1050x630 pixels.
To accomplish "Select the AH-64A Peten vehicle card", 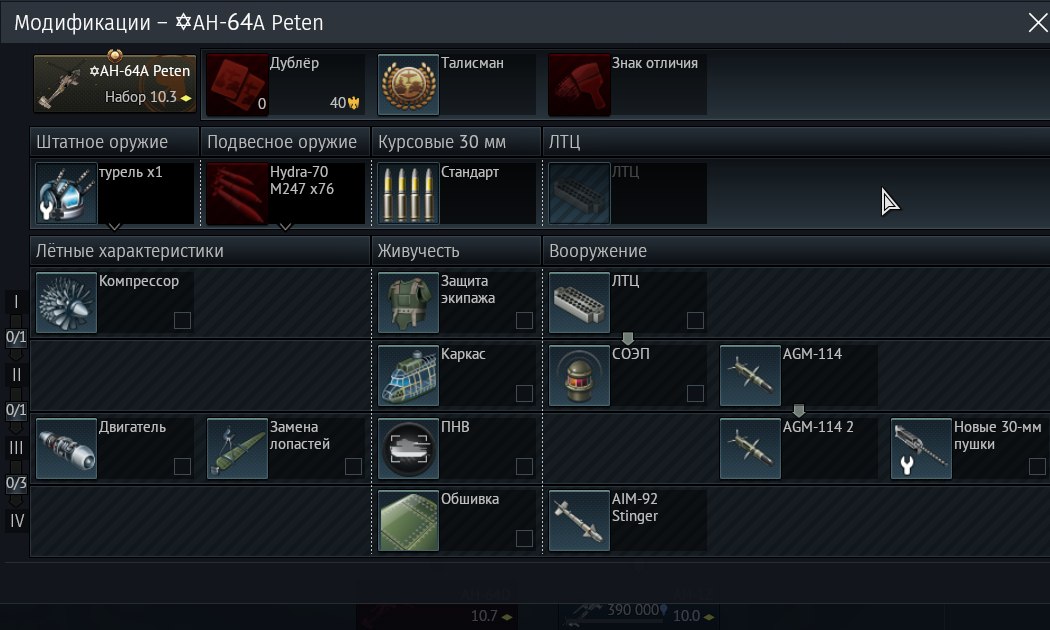I will click(x=115, y=84).
